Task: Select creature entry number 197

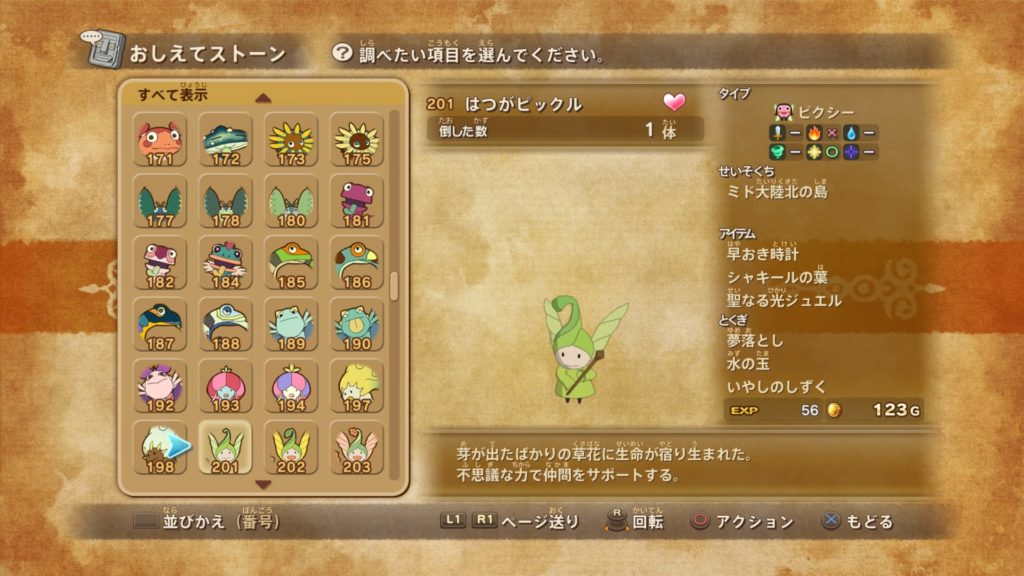Action: pos(355,385)
